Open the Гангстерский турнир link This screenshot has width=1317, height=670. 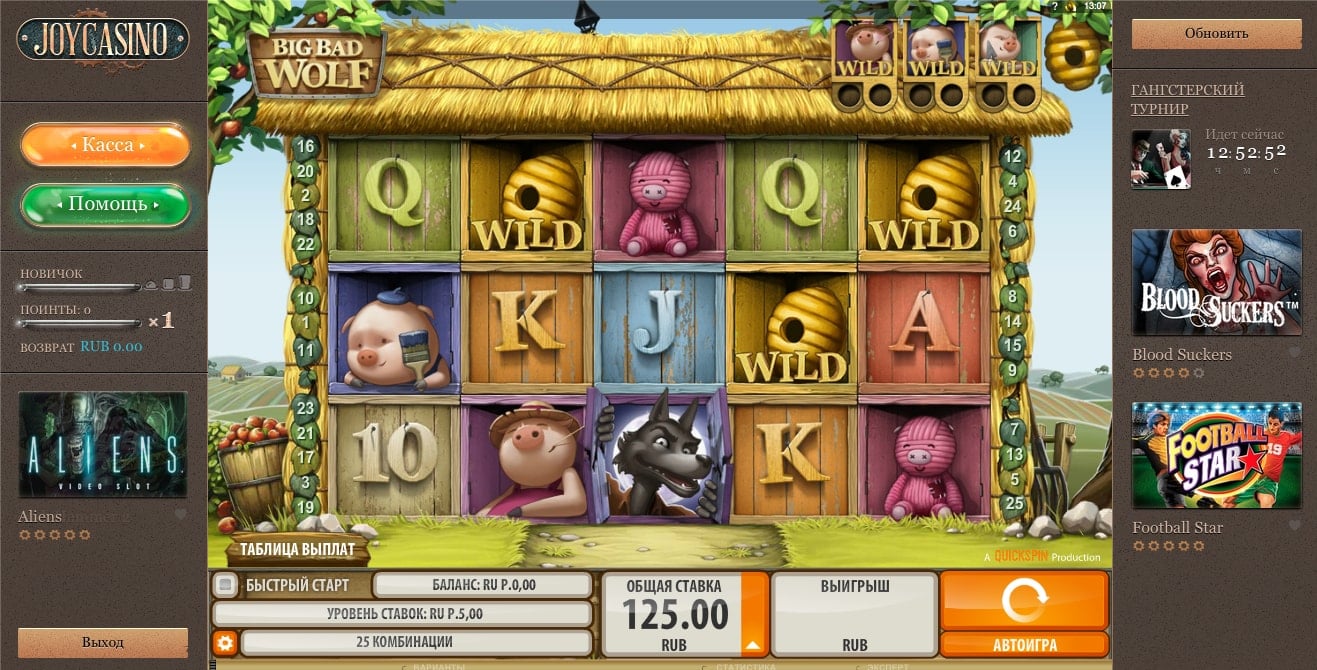[x=1187, y=99]
